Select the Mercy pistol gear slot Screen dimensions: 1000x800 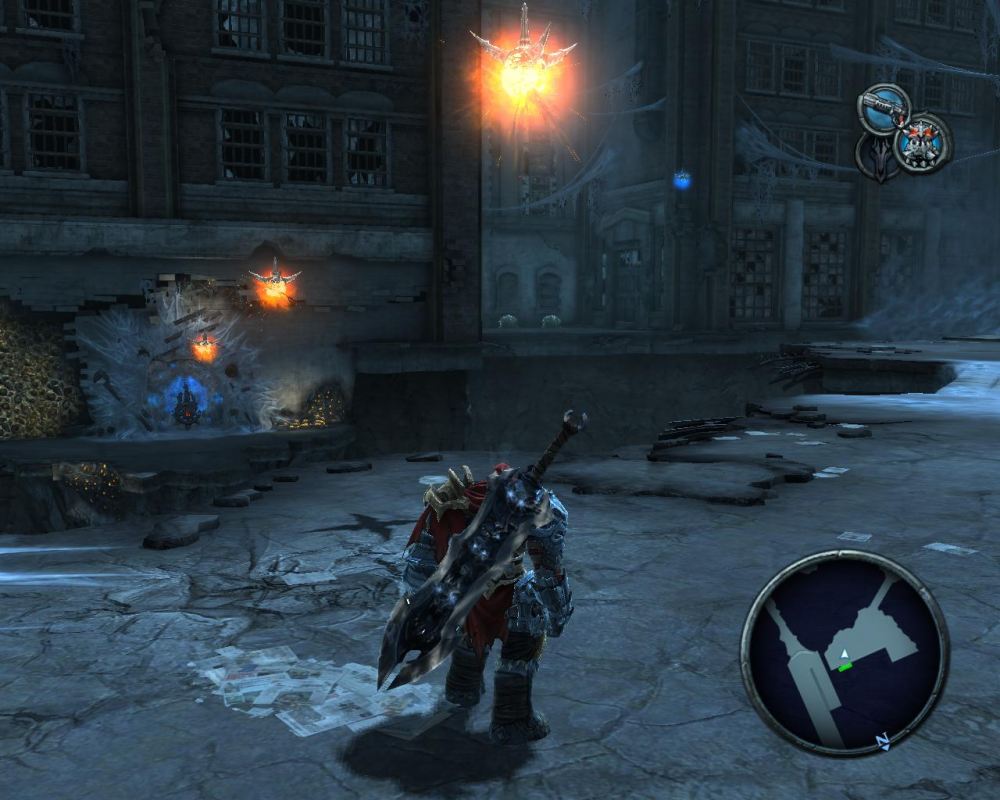(x=883, y=108)
